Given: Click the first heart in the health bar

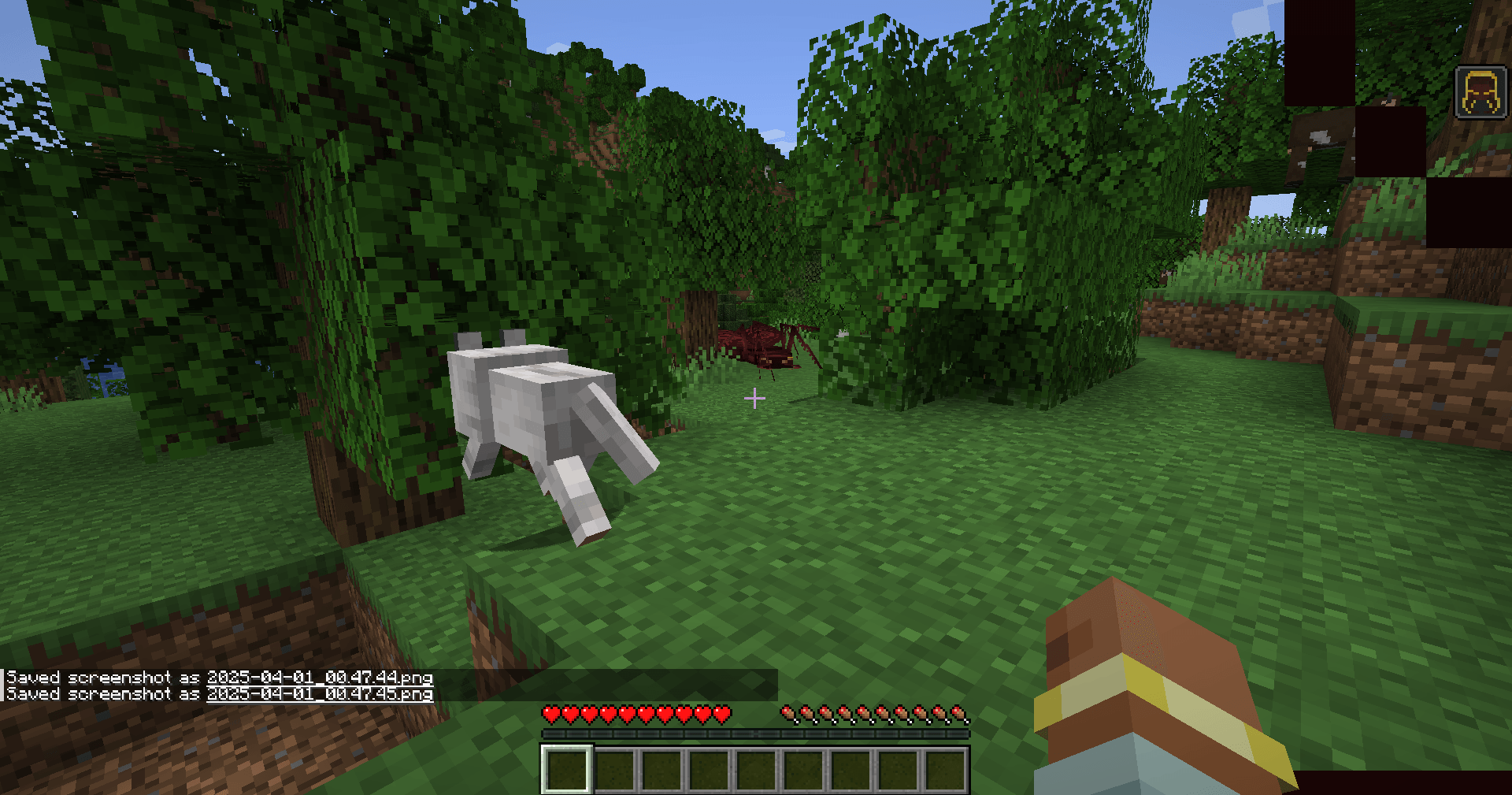Looking at the screenshot, I should 551,715.
